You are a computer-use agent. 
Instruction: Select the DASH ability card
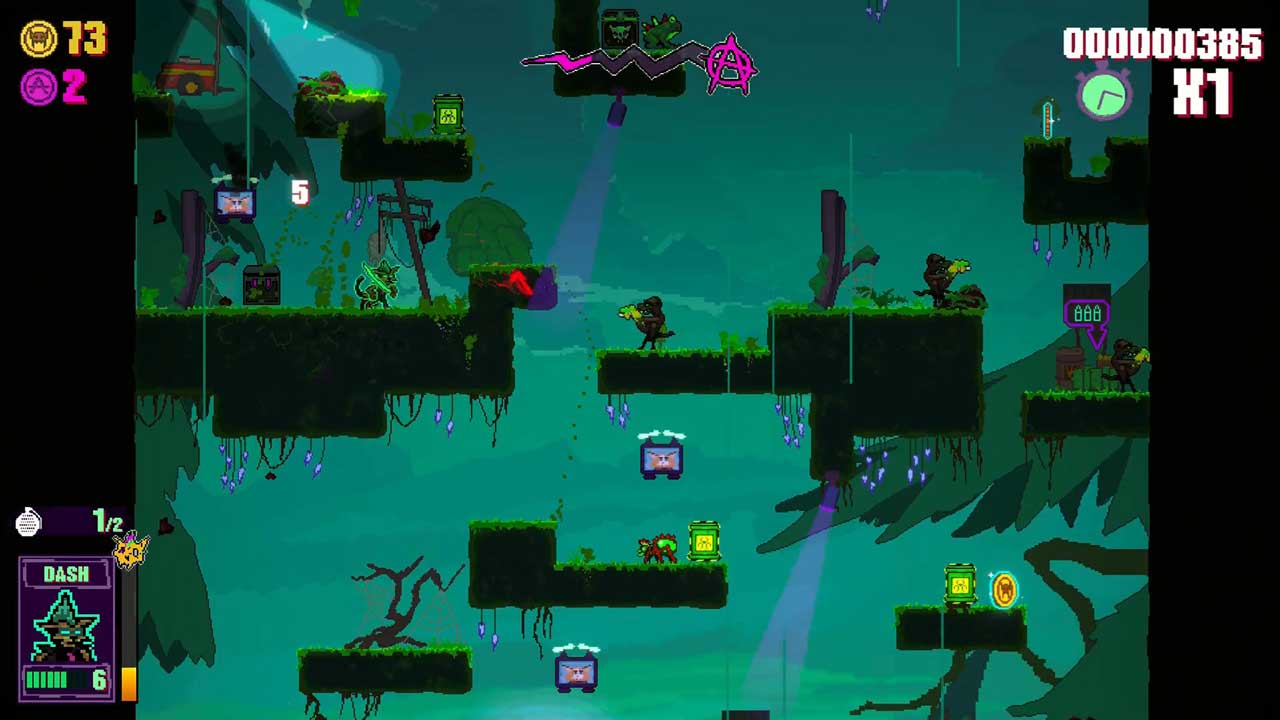coord(66,626)
